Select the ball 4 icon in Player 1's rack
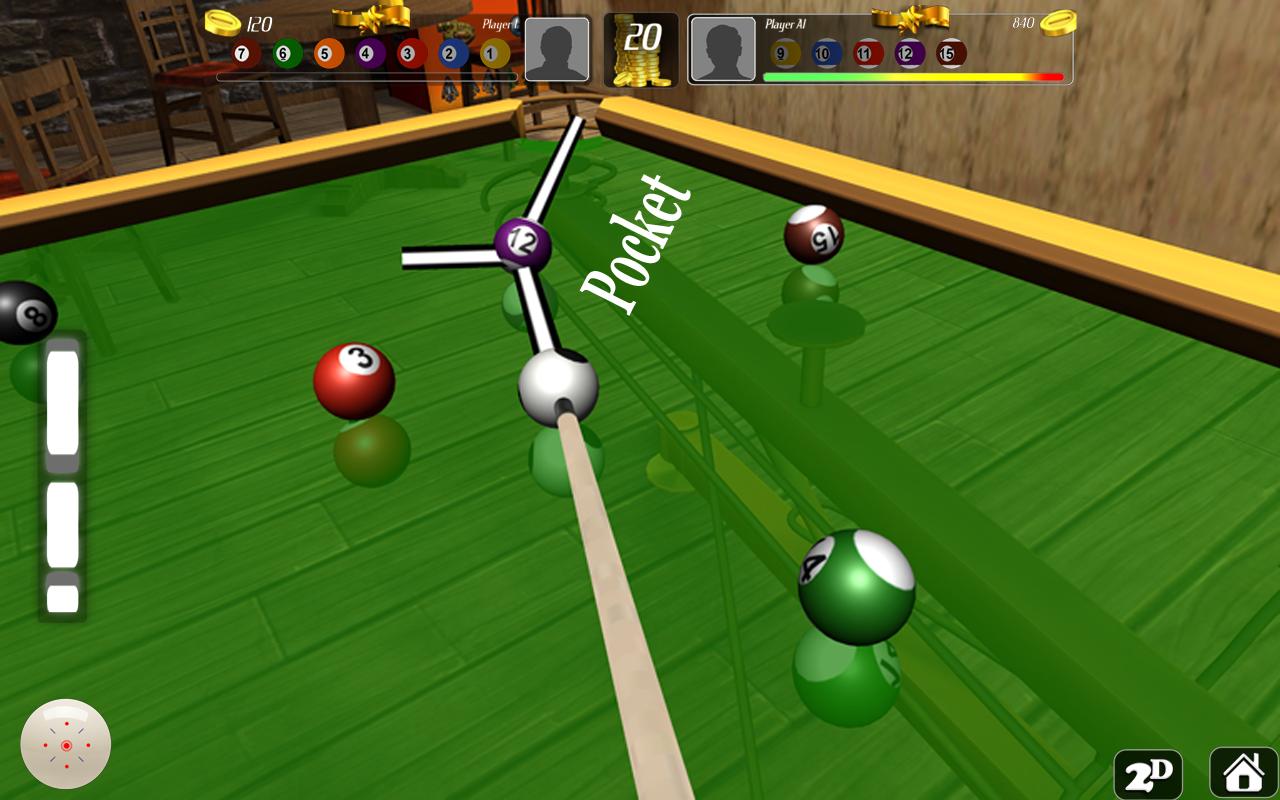 [366, 53]
